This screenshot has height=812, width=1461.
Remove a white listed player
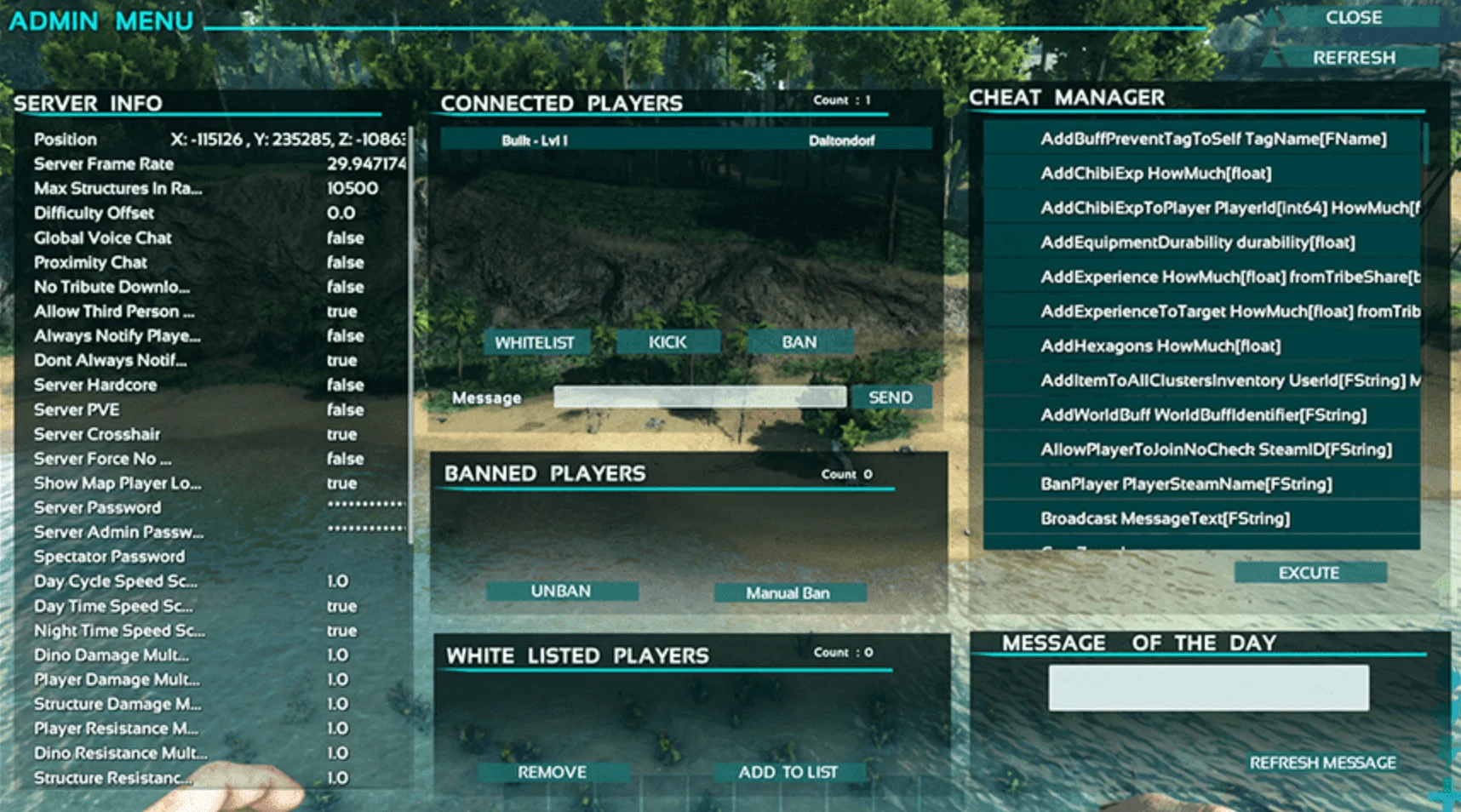[x=552, y=772]
